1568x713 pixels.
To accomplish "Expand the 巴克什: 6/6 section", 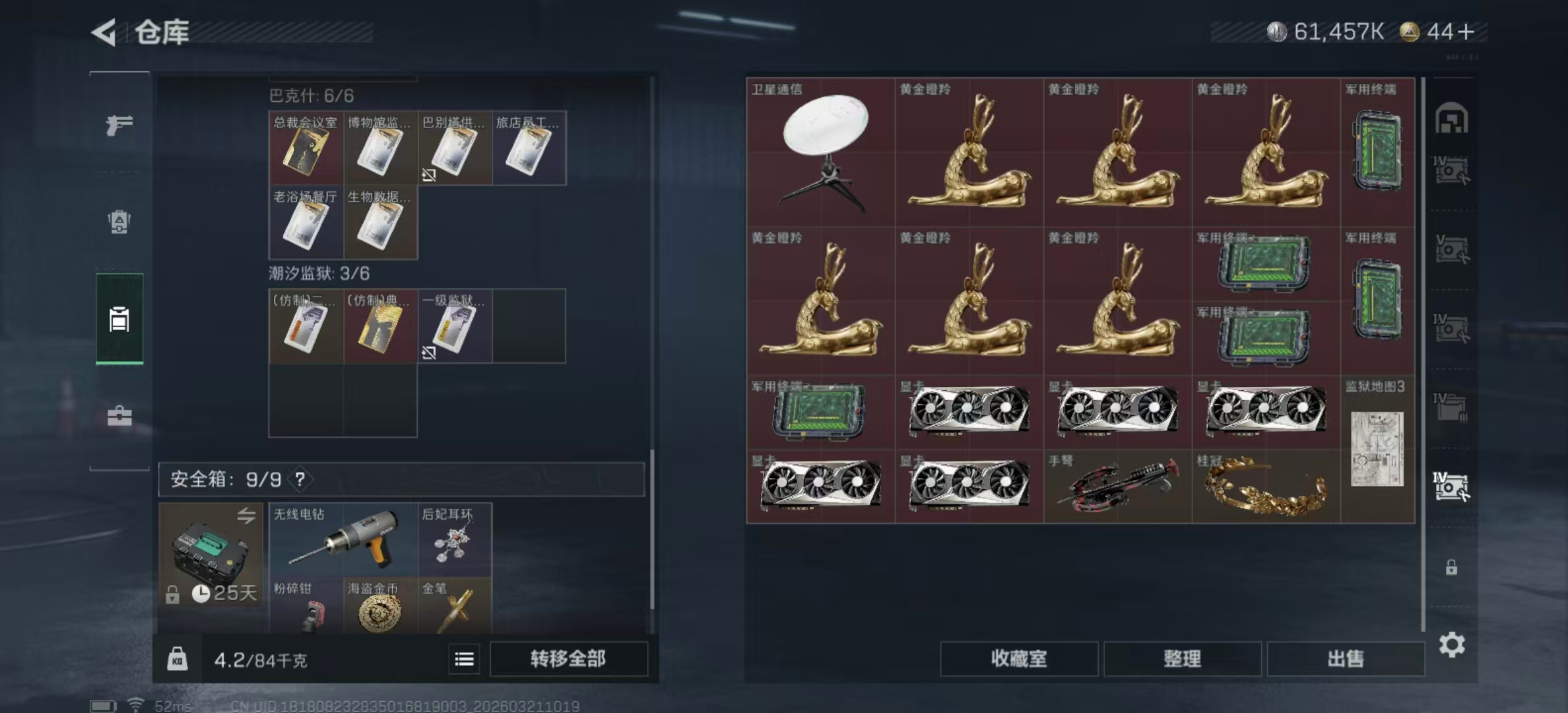I will pos(310,94).
